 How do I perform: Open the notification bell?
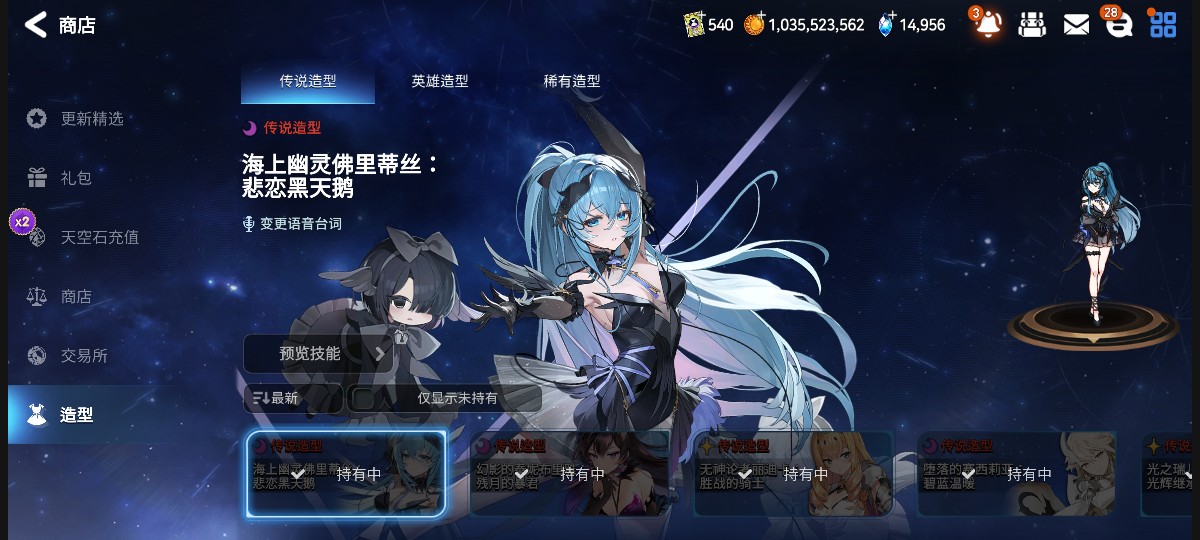pos(988,25)
